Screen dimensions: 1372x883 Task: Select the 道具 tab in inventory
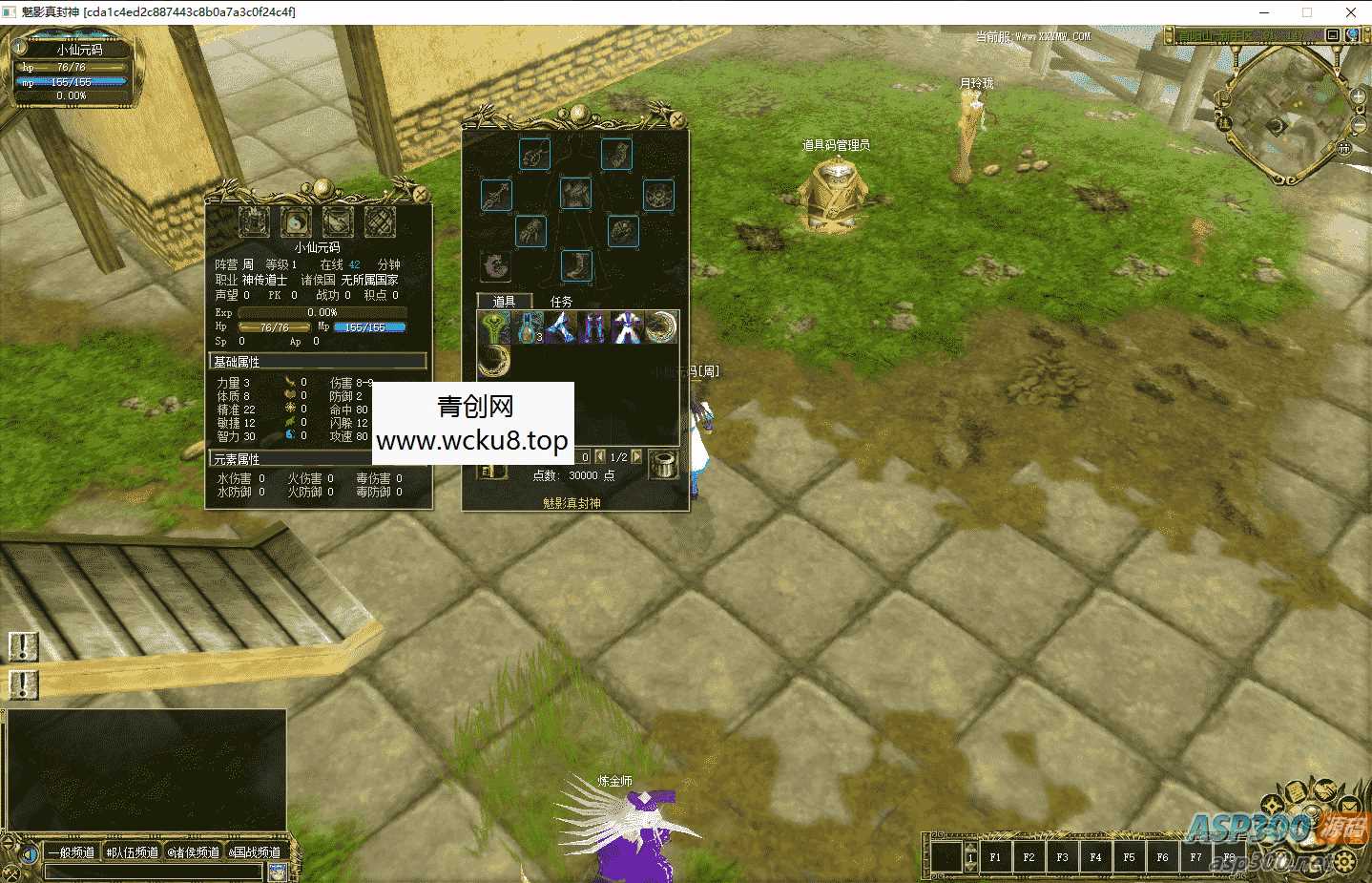(504, 302)
